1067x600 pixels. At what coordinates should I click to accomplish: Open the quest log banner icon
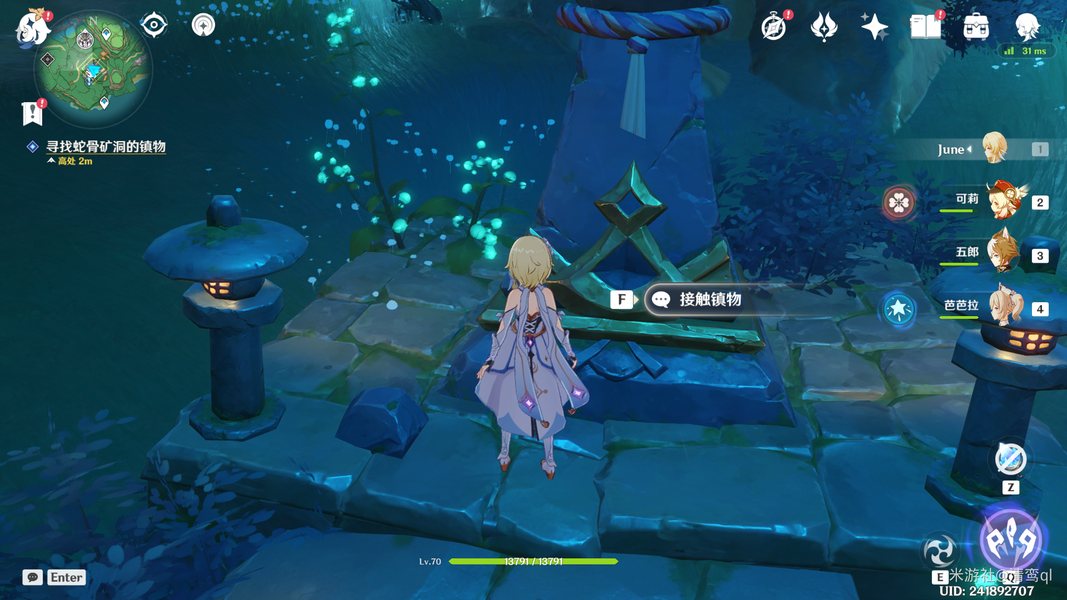(x=33, y=113)
